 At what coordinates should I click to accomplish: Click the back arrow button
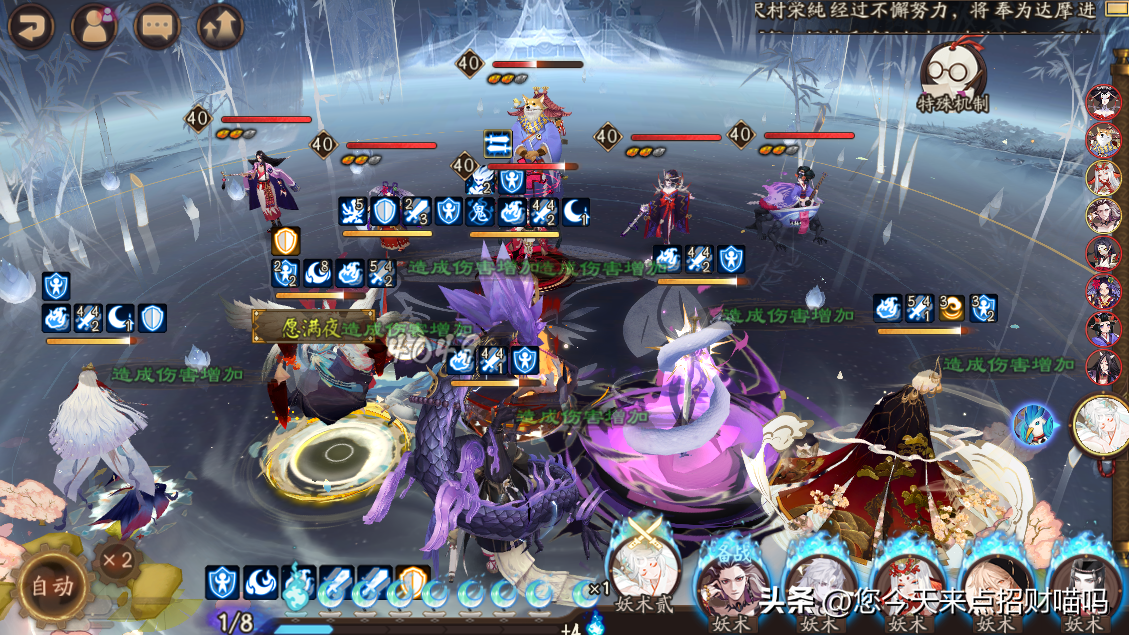pyautogui.click(x=32, y=26)
